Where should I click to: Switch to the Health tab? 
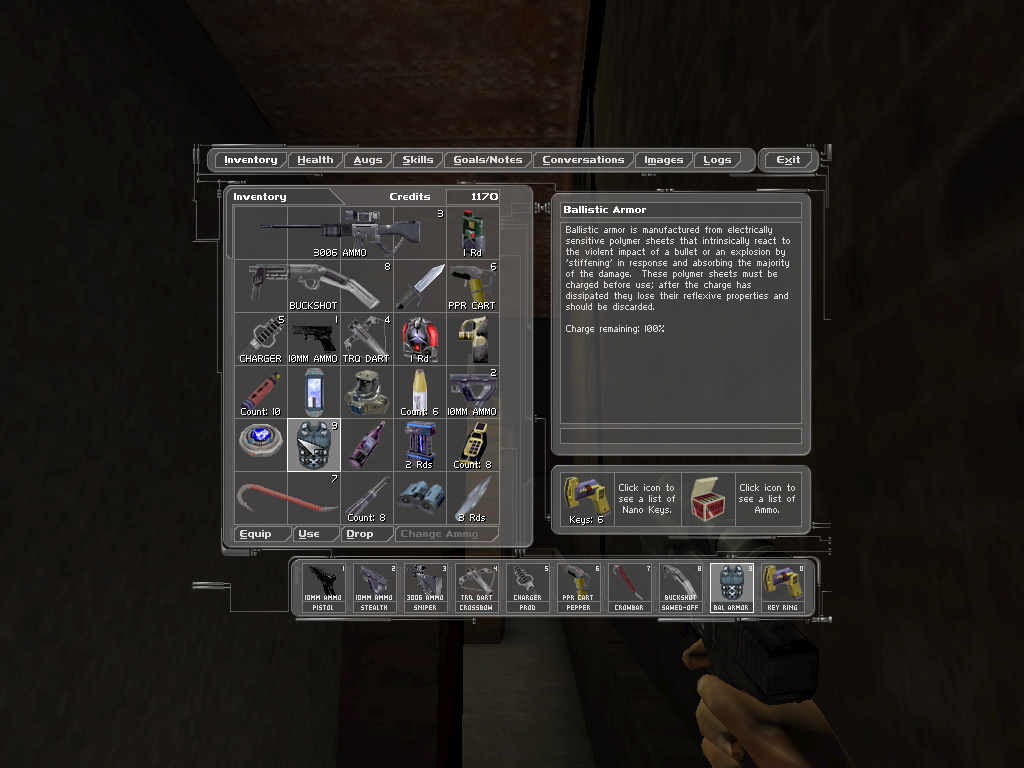click(315, 160)
